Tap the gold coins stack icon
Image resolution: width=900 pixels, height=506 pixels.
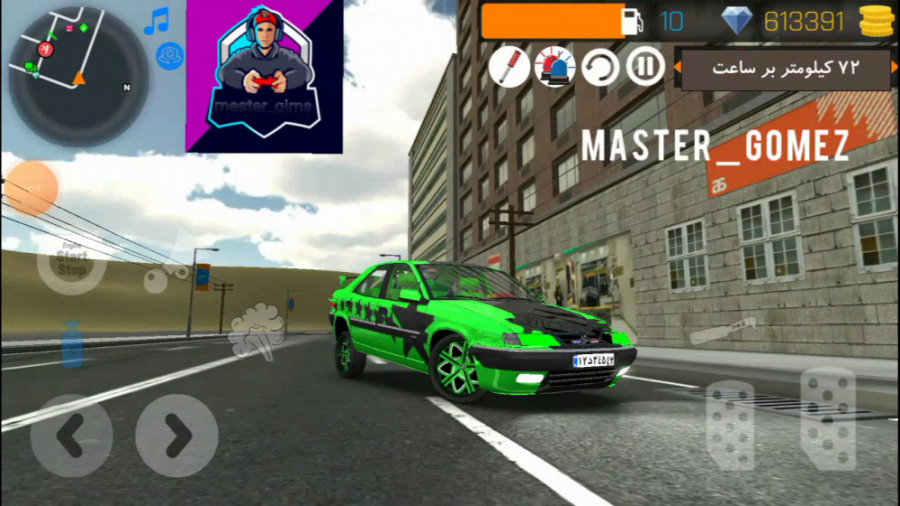click(876, 20)
